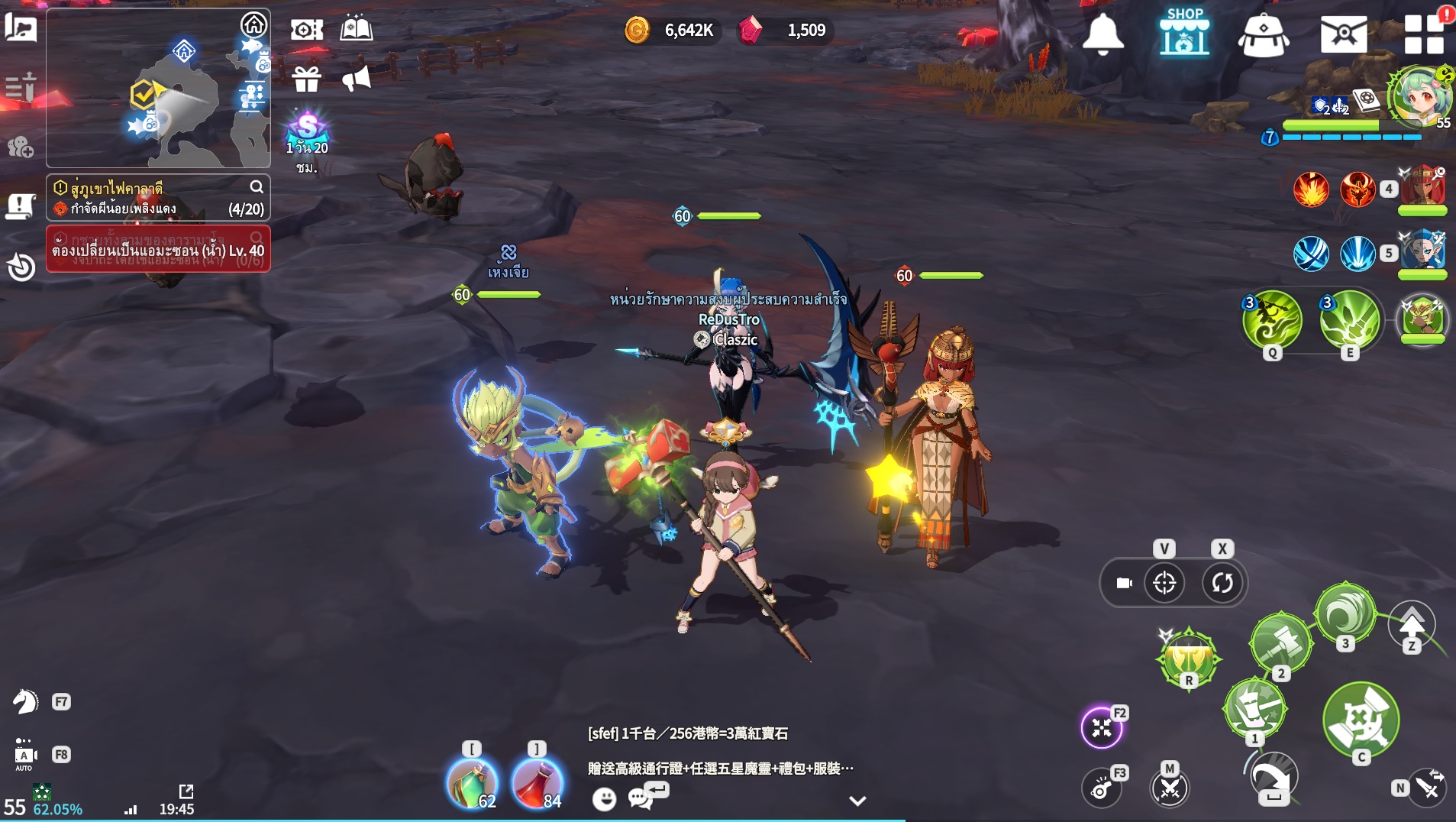The image size is (1456, 822).
Task: Expand the chat with the down arrow
Action: tap(857, 801)
